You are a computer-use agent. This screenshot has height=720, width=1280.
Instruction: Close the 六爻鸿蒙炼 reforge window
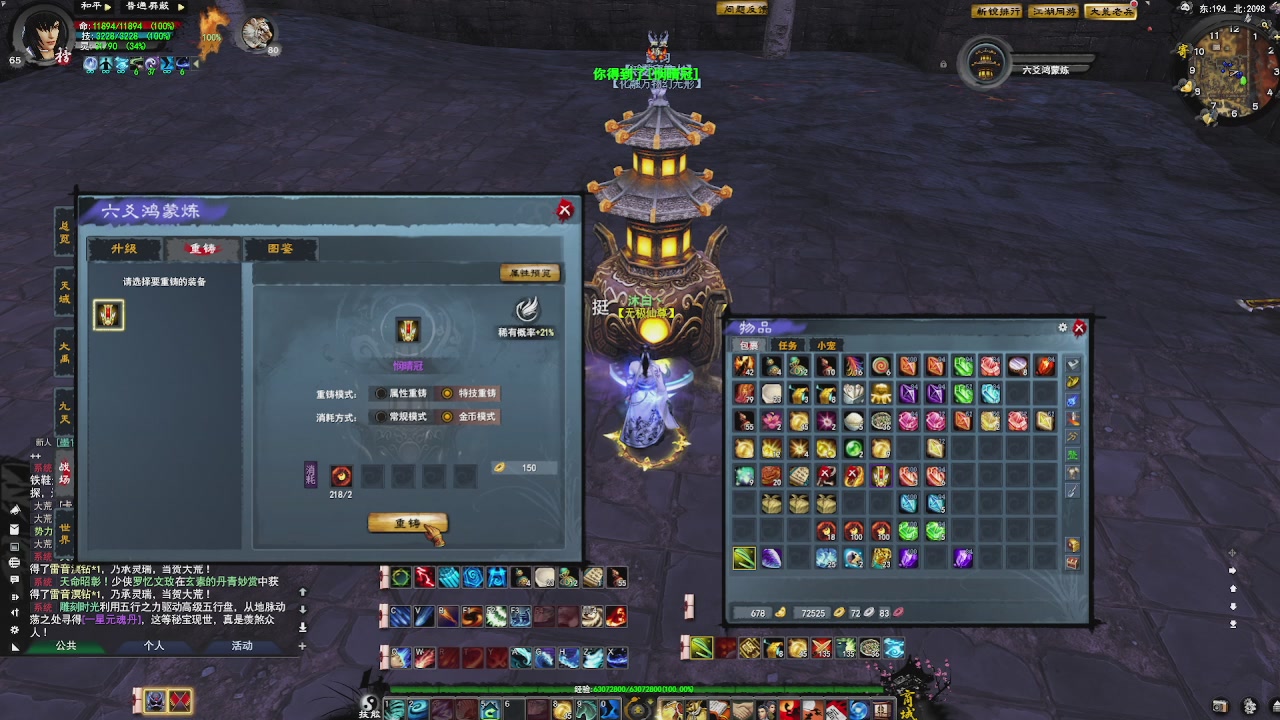[565, 210]
